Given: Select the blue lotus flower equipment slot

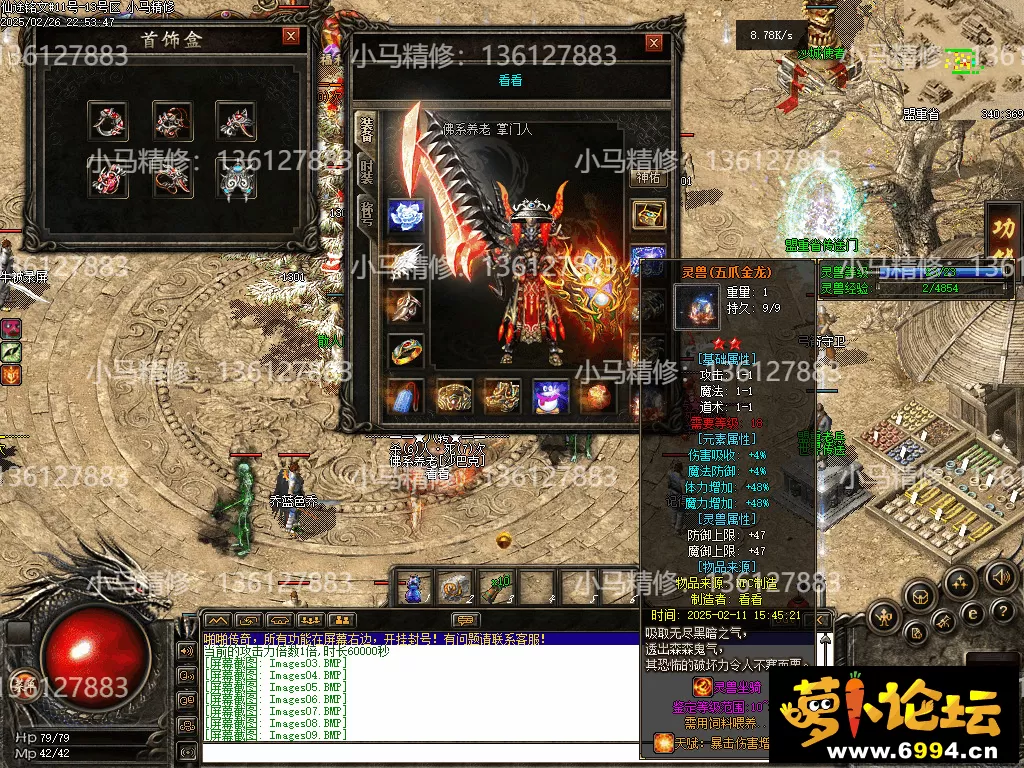Looking at the screenshot, I should (x=405, y=214).
